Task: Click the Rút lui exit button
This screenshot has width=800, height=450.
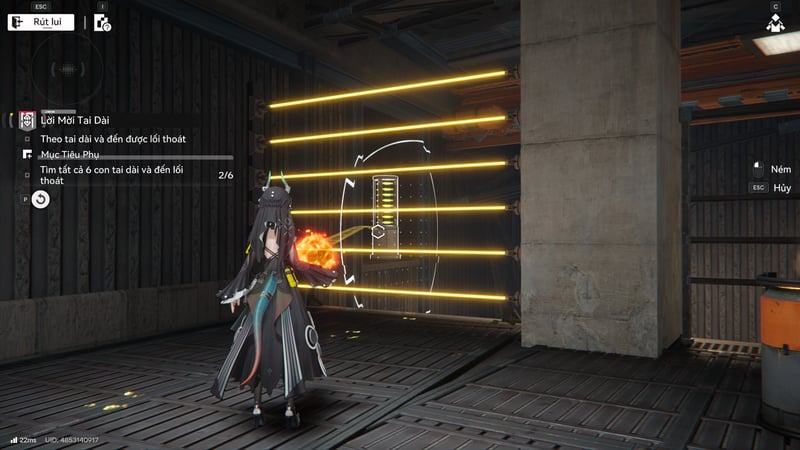Action: pos(41,22)
